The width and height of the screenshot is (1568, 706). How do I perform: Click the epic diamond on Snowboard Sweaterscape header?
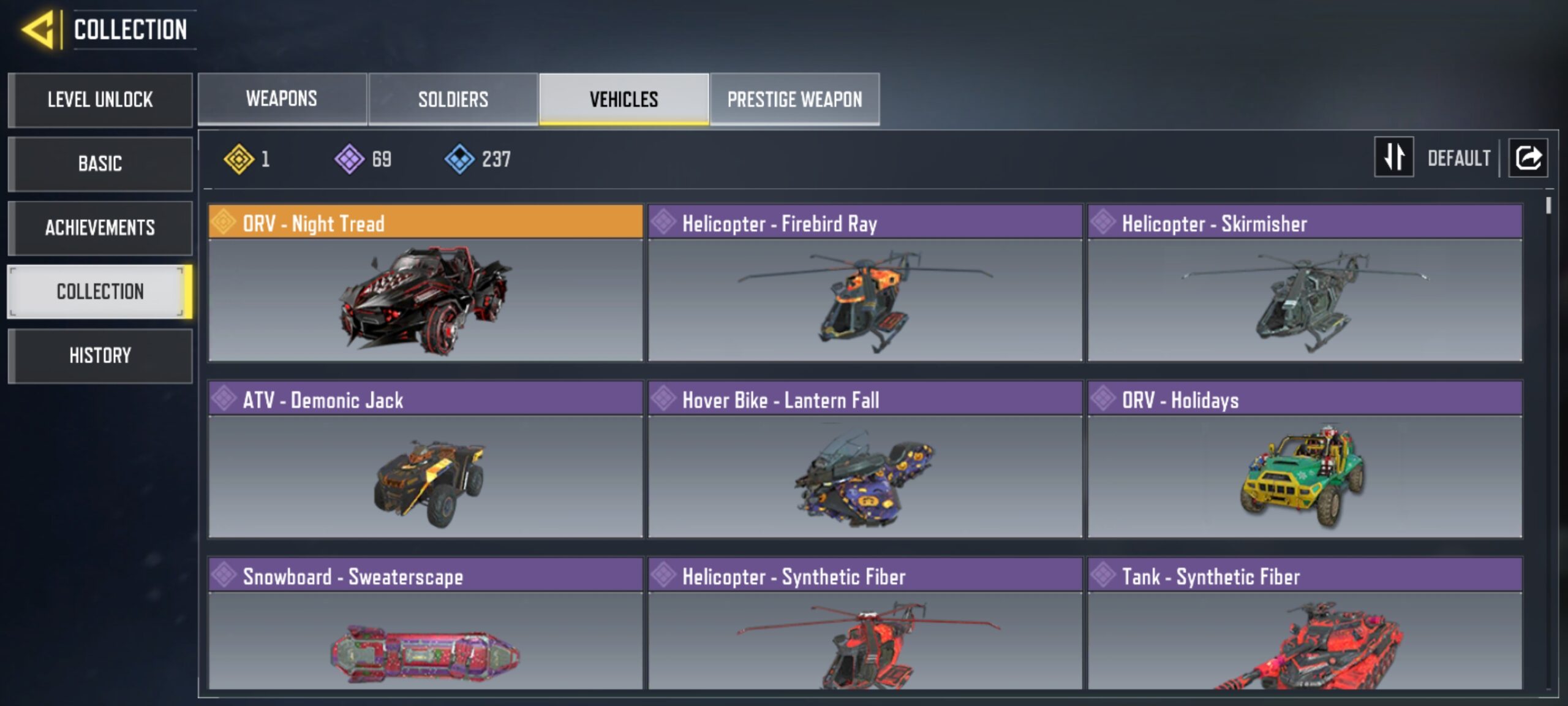click(x=224, y=576)
